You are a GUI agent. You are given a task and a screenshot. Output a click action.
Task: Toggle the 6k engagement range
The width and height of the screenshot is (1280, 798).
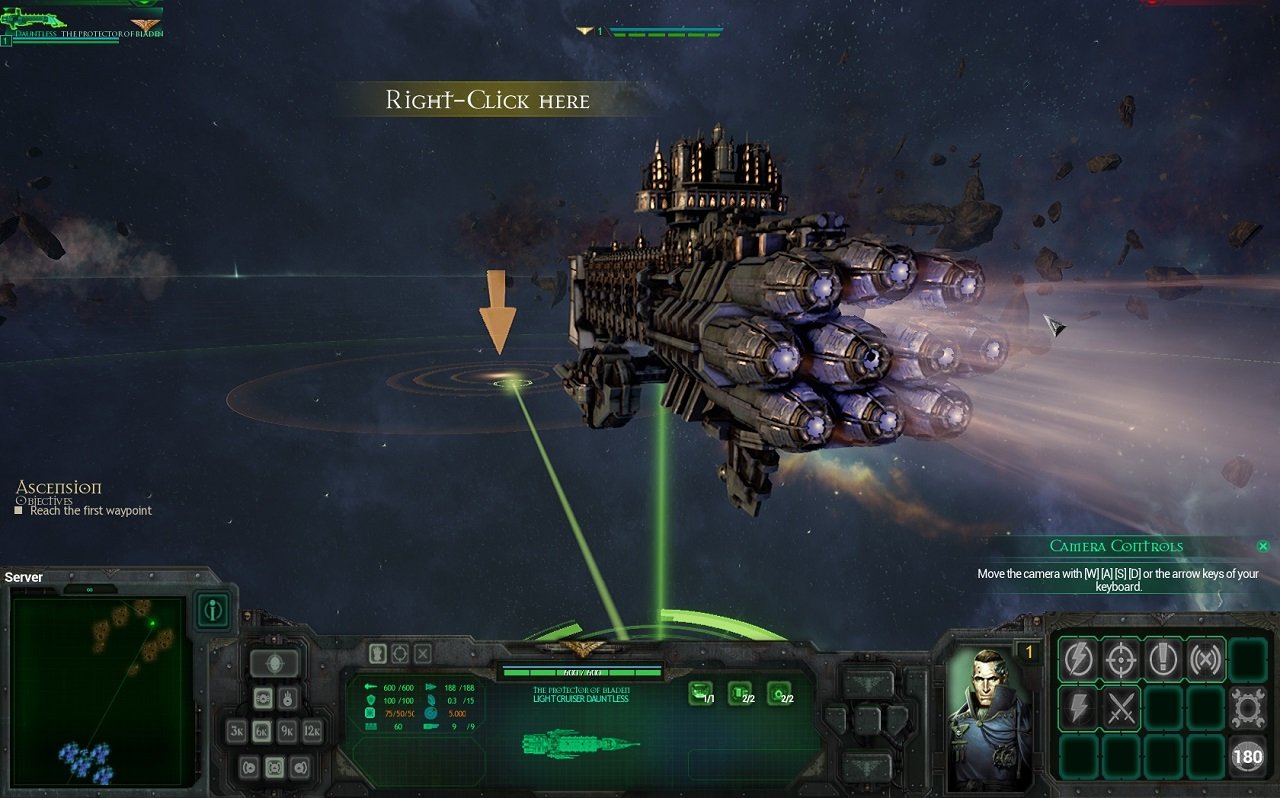click(x=264, y=731)
